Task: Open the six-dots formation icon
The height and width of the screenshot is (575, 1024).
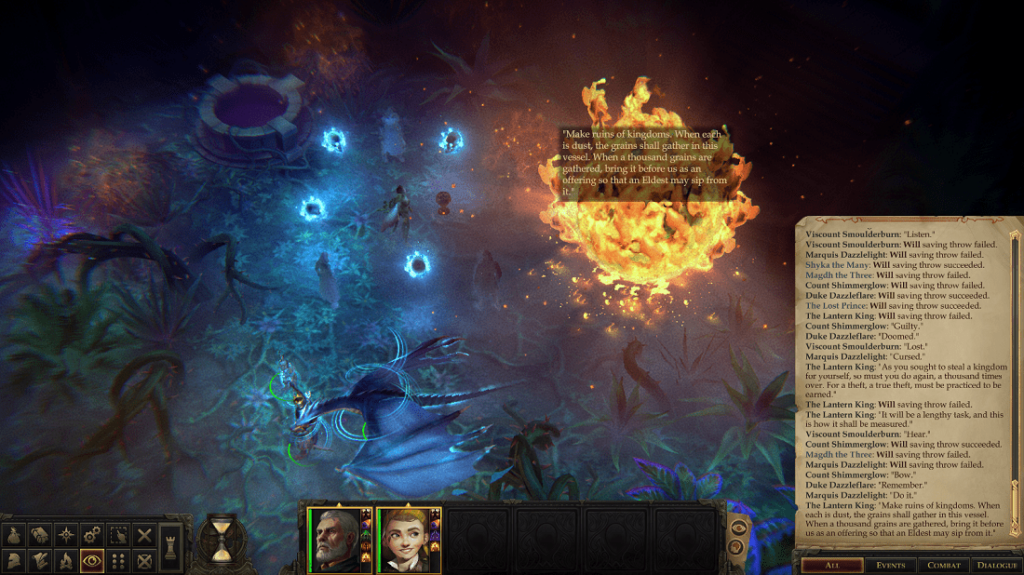Action: (119, 561)
